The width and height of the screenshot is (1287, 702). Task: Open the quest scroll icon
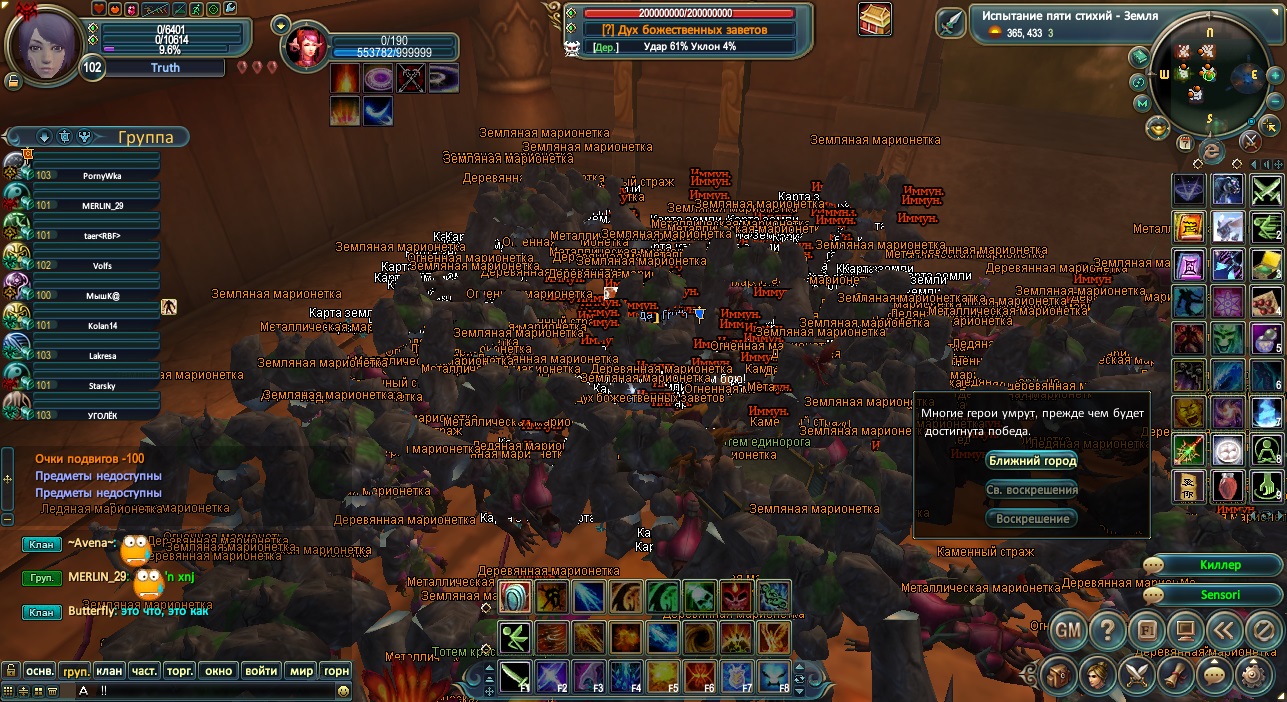pos(1176,675)
